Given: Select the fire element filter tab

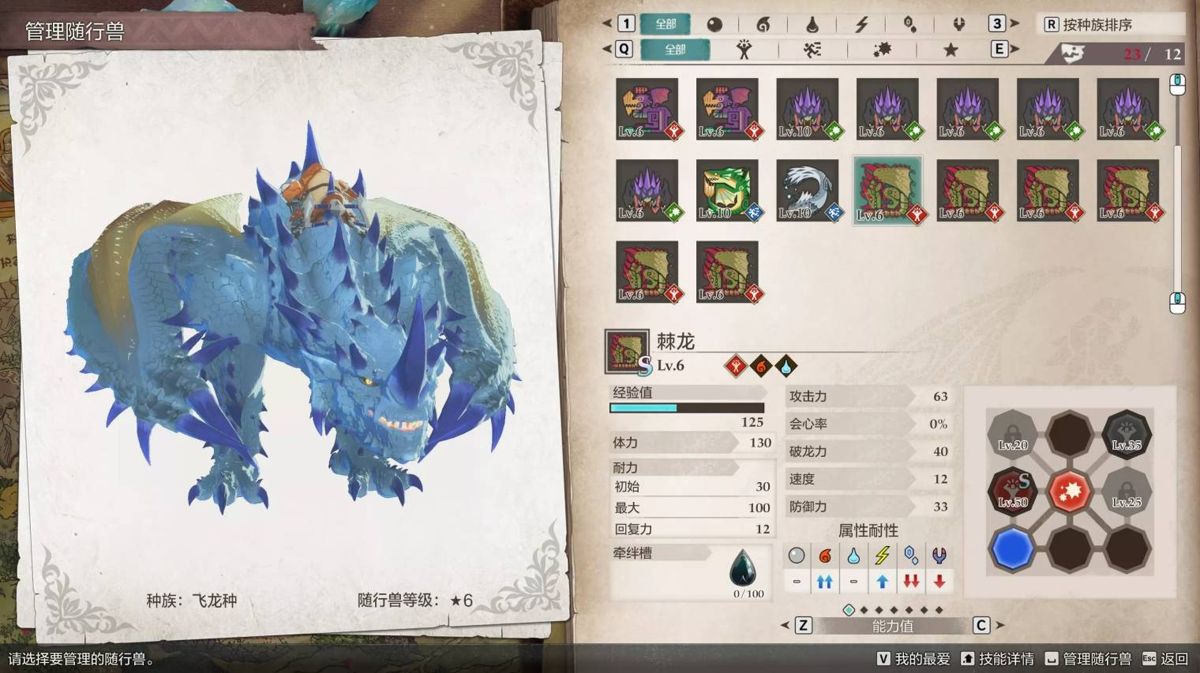Looking at the screenshot, I should click(x=762, y=24).
